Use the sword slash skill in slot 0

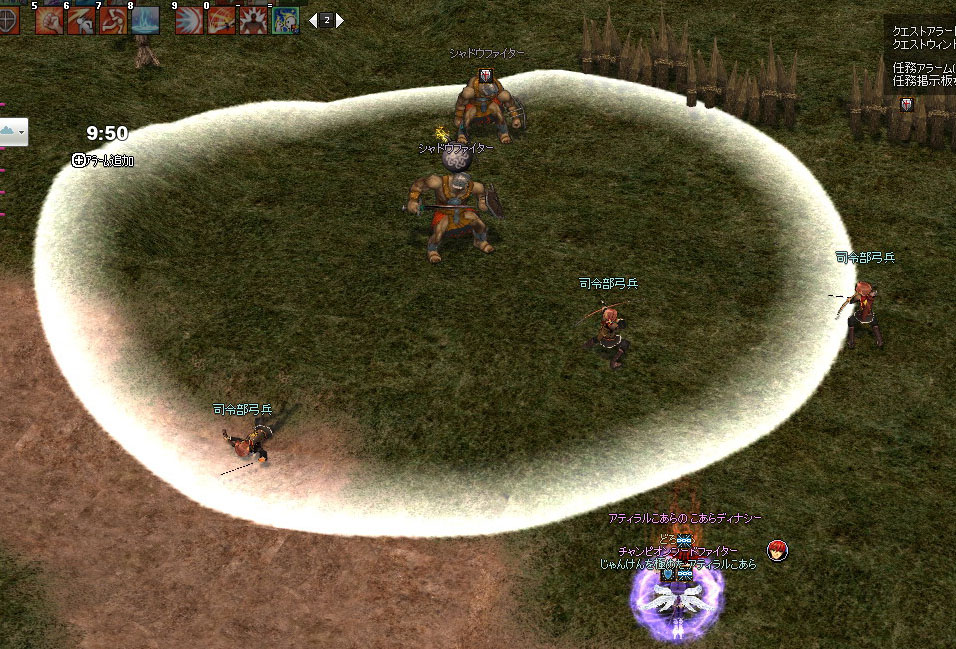point(221,20)
